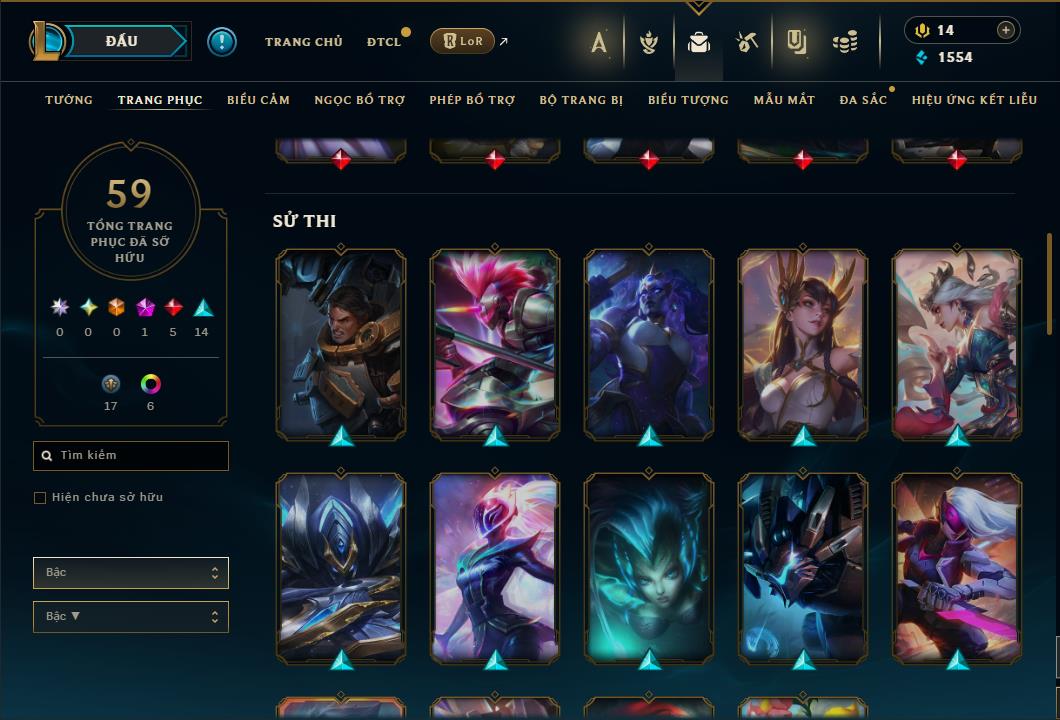Open the LoR external link
The image size is (1060, 720).
462,41
